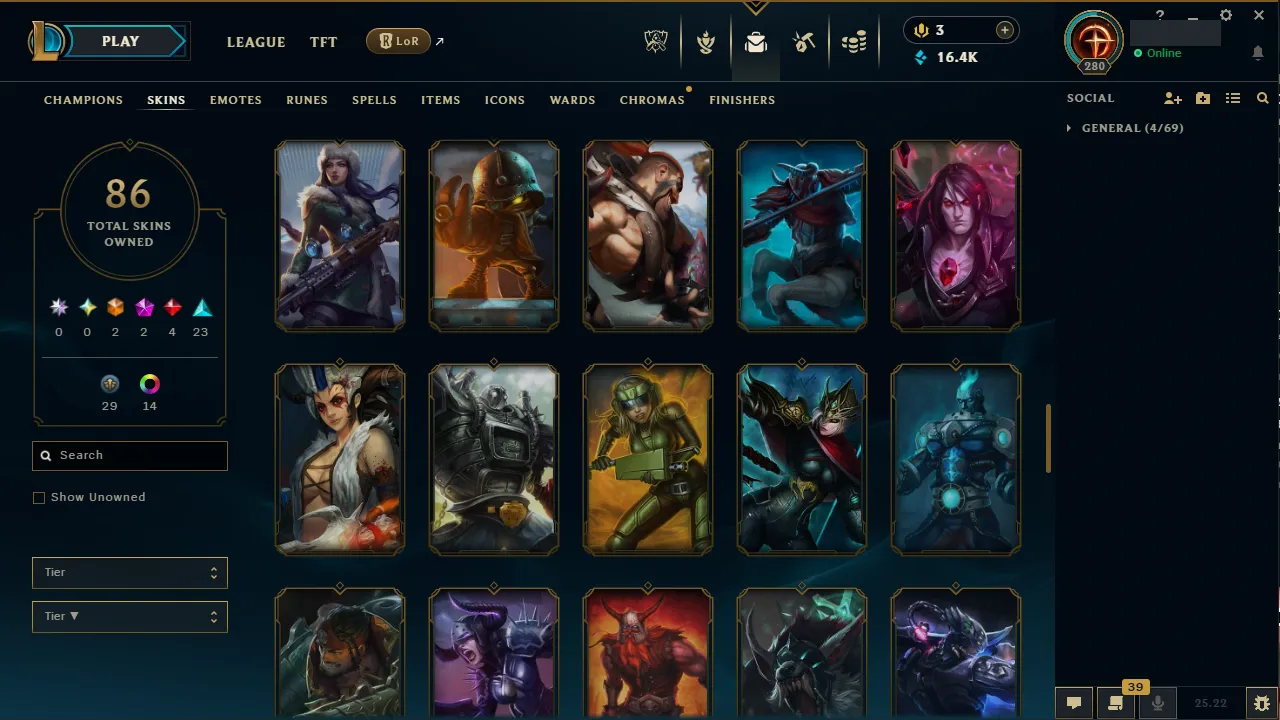
Task: Switch to the CHAMPIONS tab
Action: pos(83,100)
